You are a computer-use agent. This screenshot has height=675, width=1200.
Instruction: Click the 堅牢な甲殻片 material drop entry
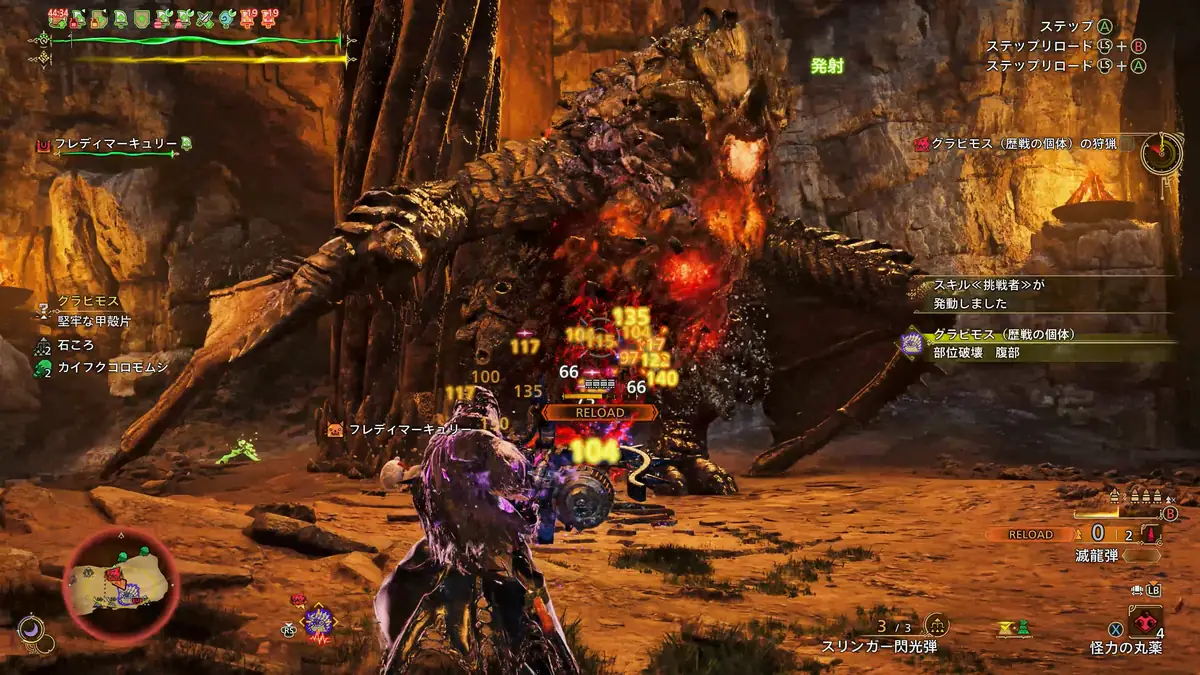[x=93, y=321]
